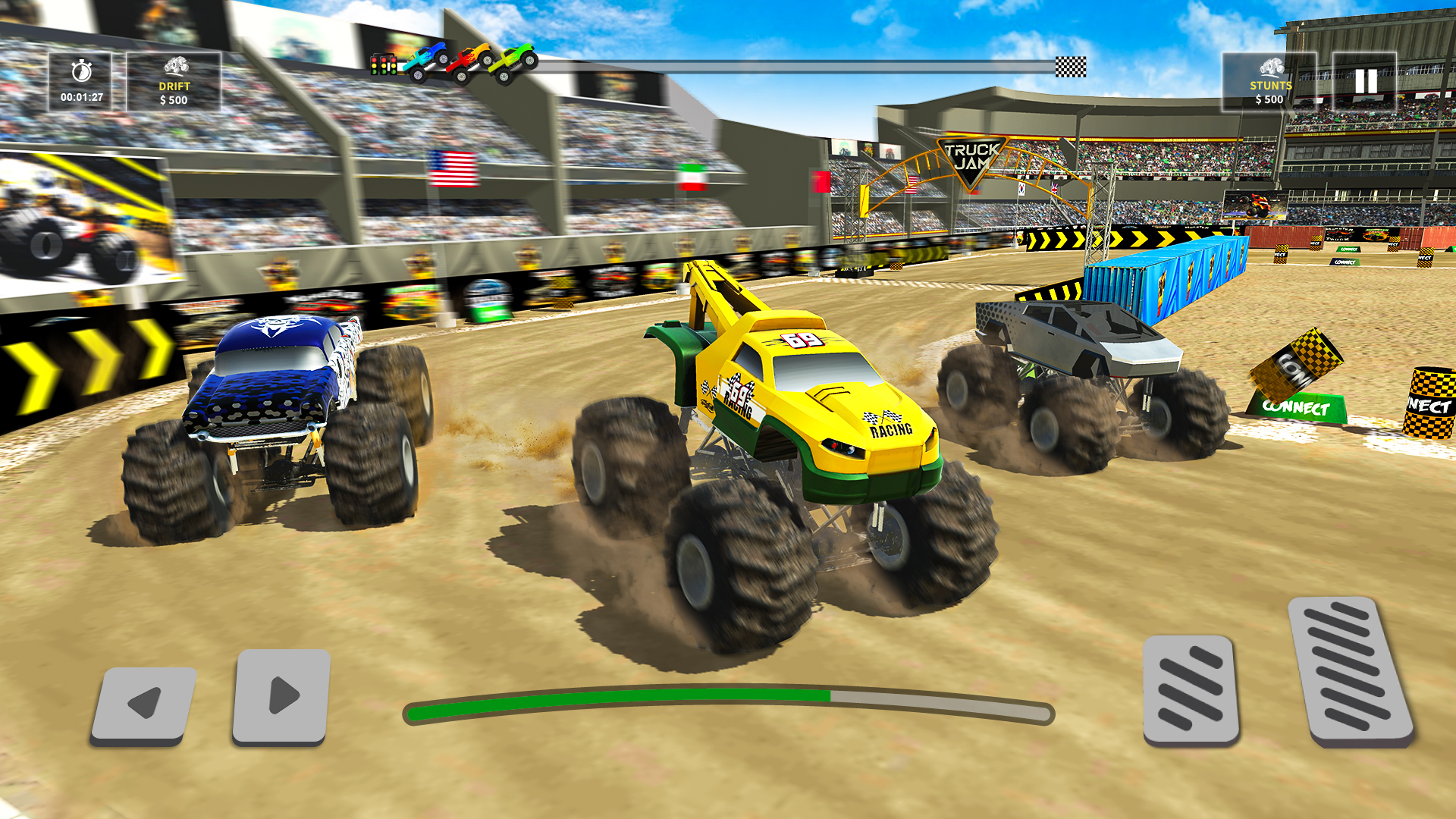Image resolution: width=1456 pixels, height=819 pixels.
Task: Open the STUNTS $500 reward panel
Action: pyautogui.click(x=1271, y=83)
